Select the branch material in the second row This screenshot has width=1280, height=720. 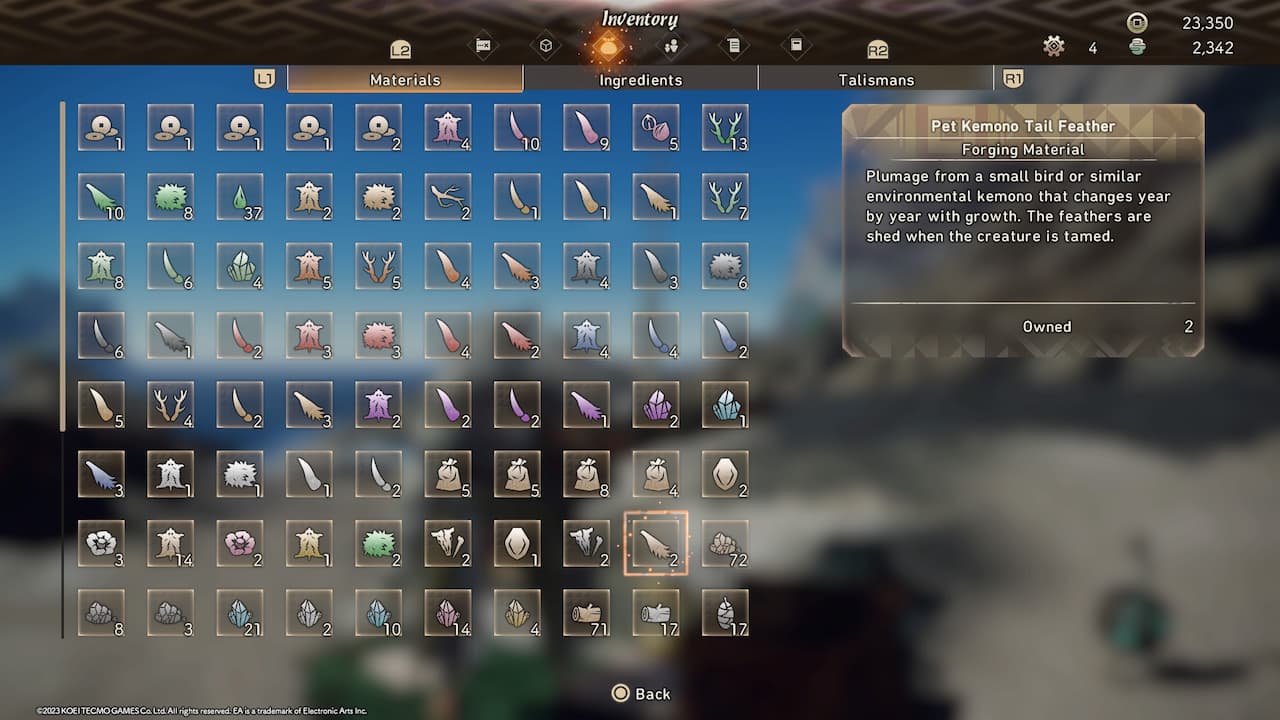448,197
